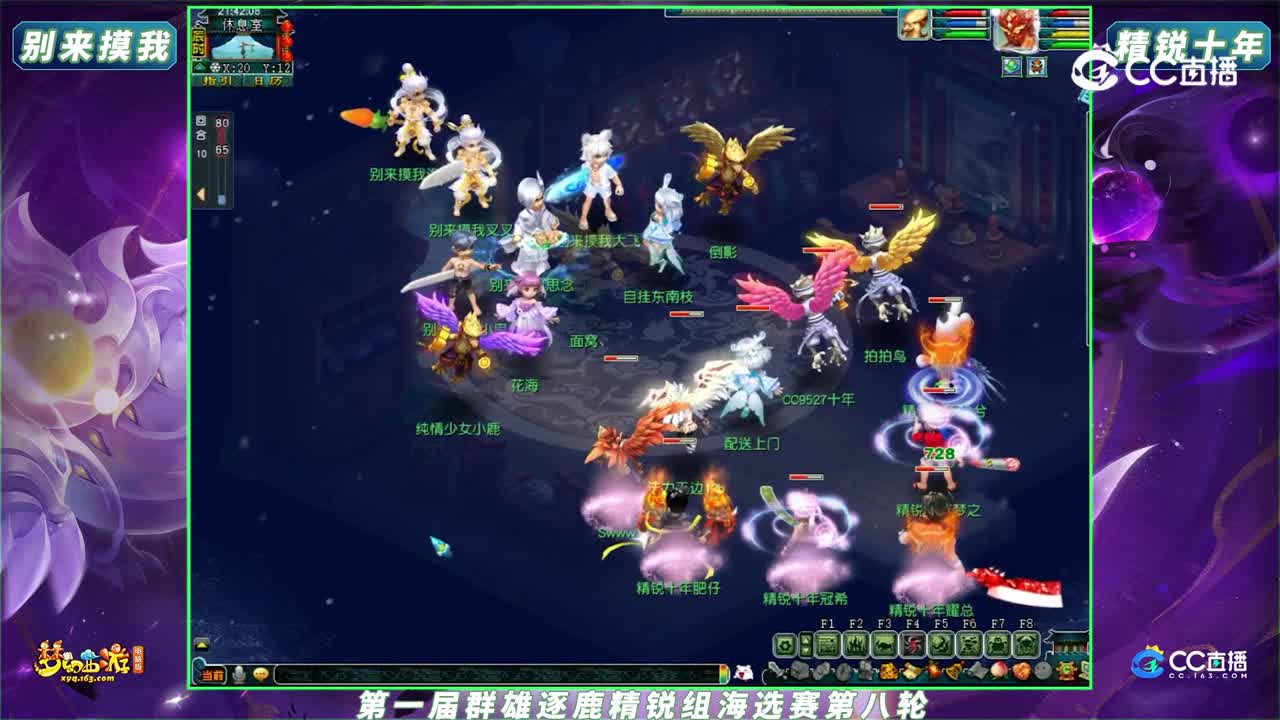Click the peach item icon on the toolbar
Image resolution: width=1280 pixels, height=720 pixels.
click(x=997, y=669)
